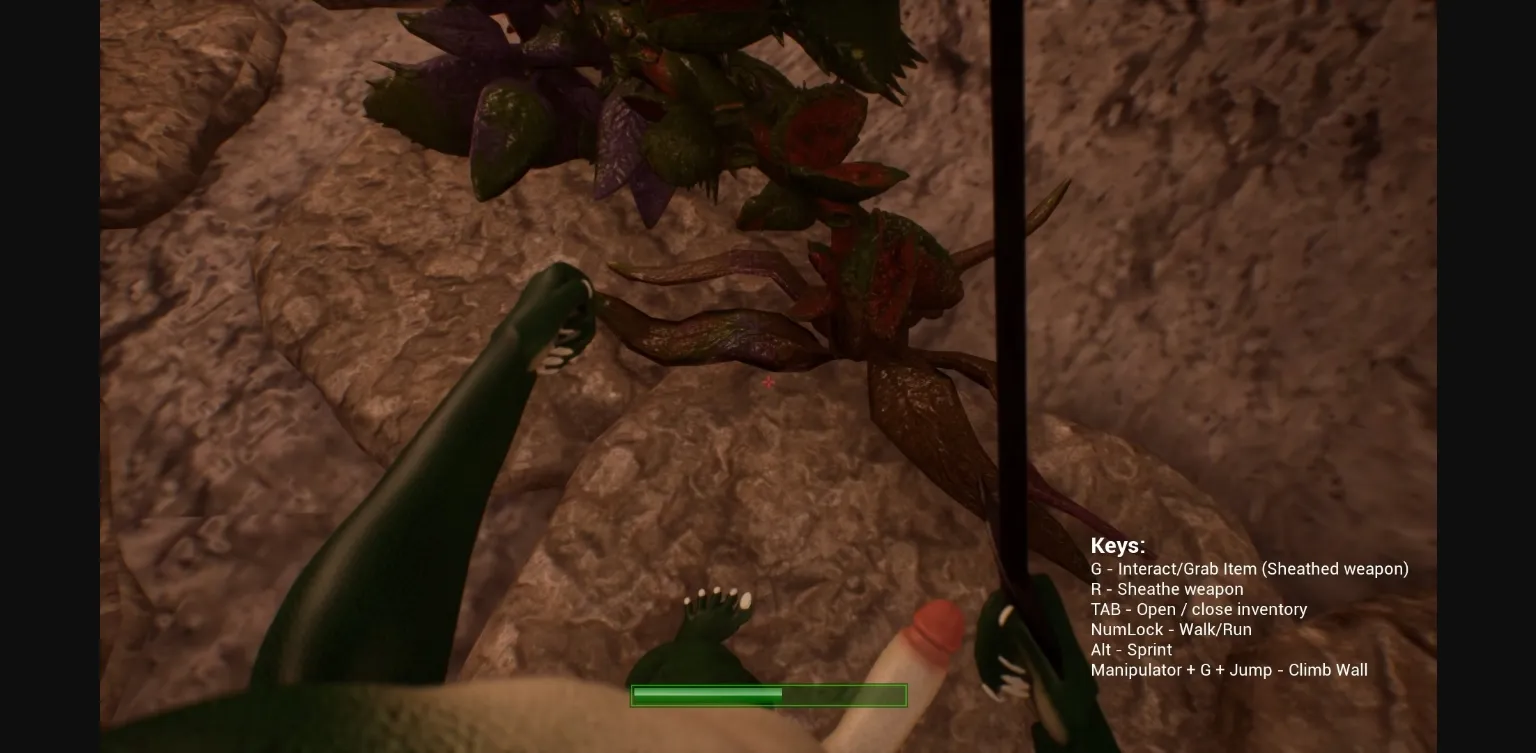Click the R - Sheathe weapon hint line
Viewport: 1536px width, 753px height.
(1167, 589)
